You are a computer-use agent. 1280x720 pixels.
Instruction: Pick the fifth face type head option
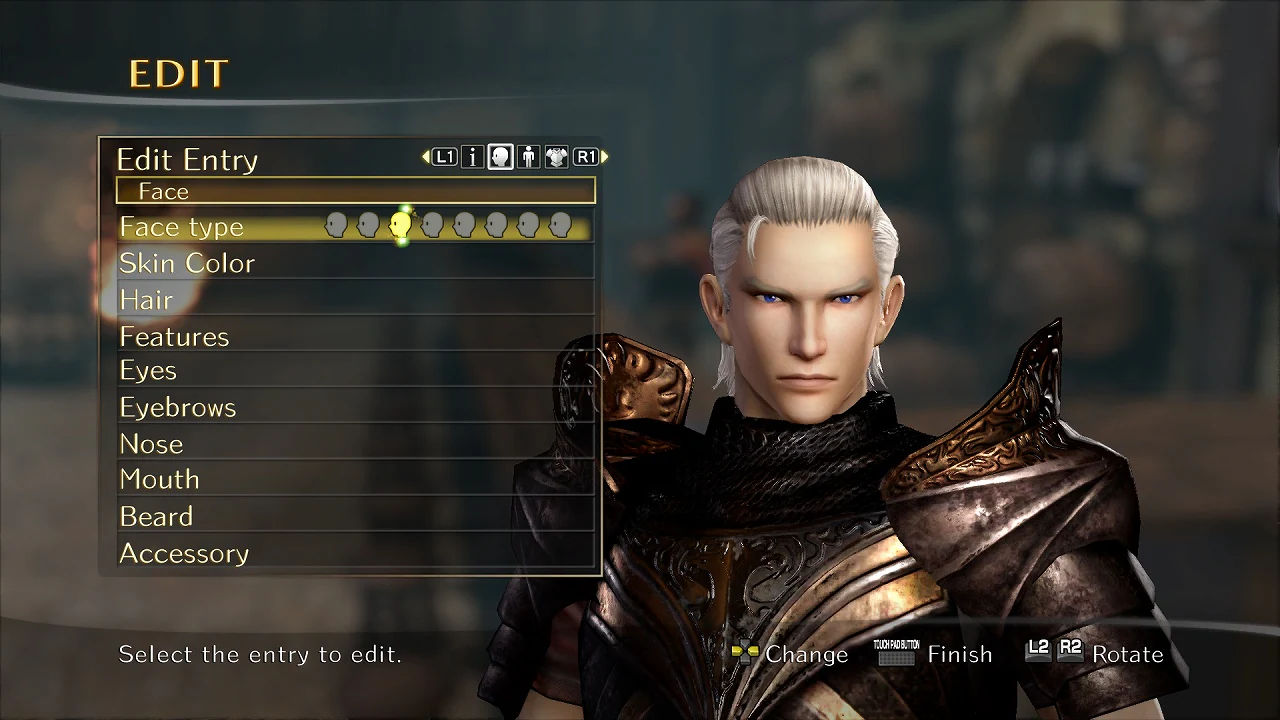pyautogui.click(x=462, y=224)
